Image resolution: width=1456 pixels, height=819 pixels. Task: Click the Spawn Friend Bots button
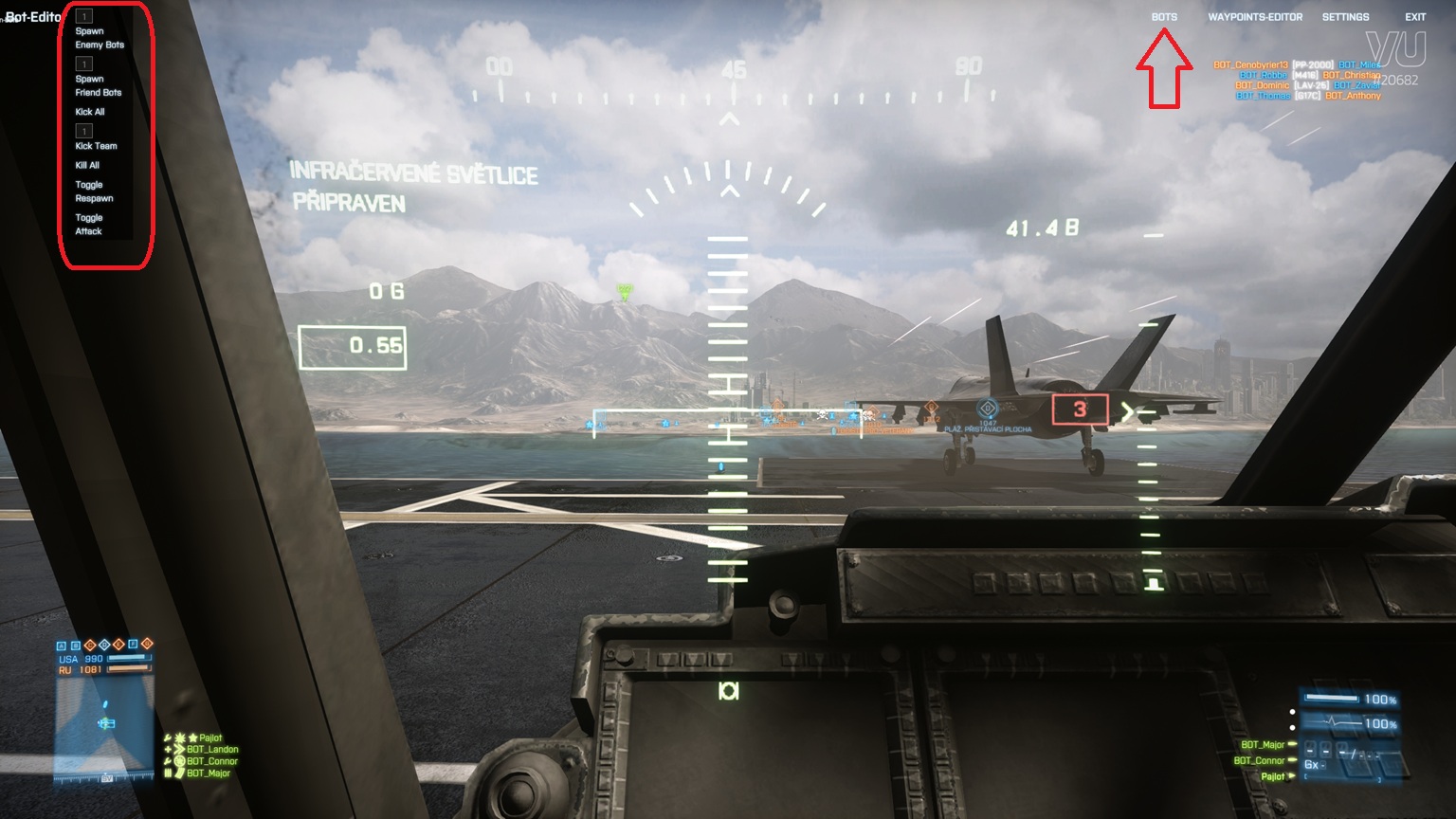99,86
